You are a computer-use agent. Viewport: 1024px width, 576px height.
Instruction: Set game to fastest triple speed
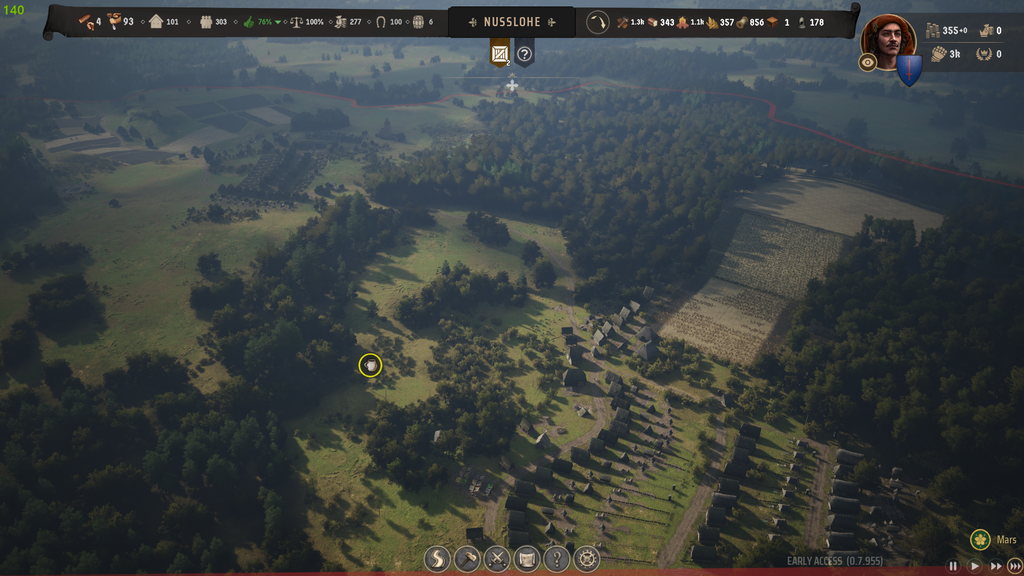pos(1015,566)
